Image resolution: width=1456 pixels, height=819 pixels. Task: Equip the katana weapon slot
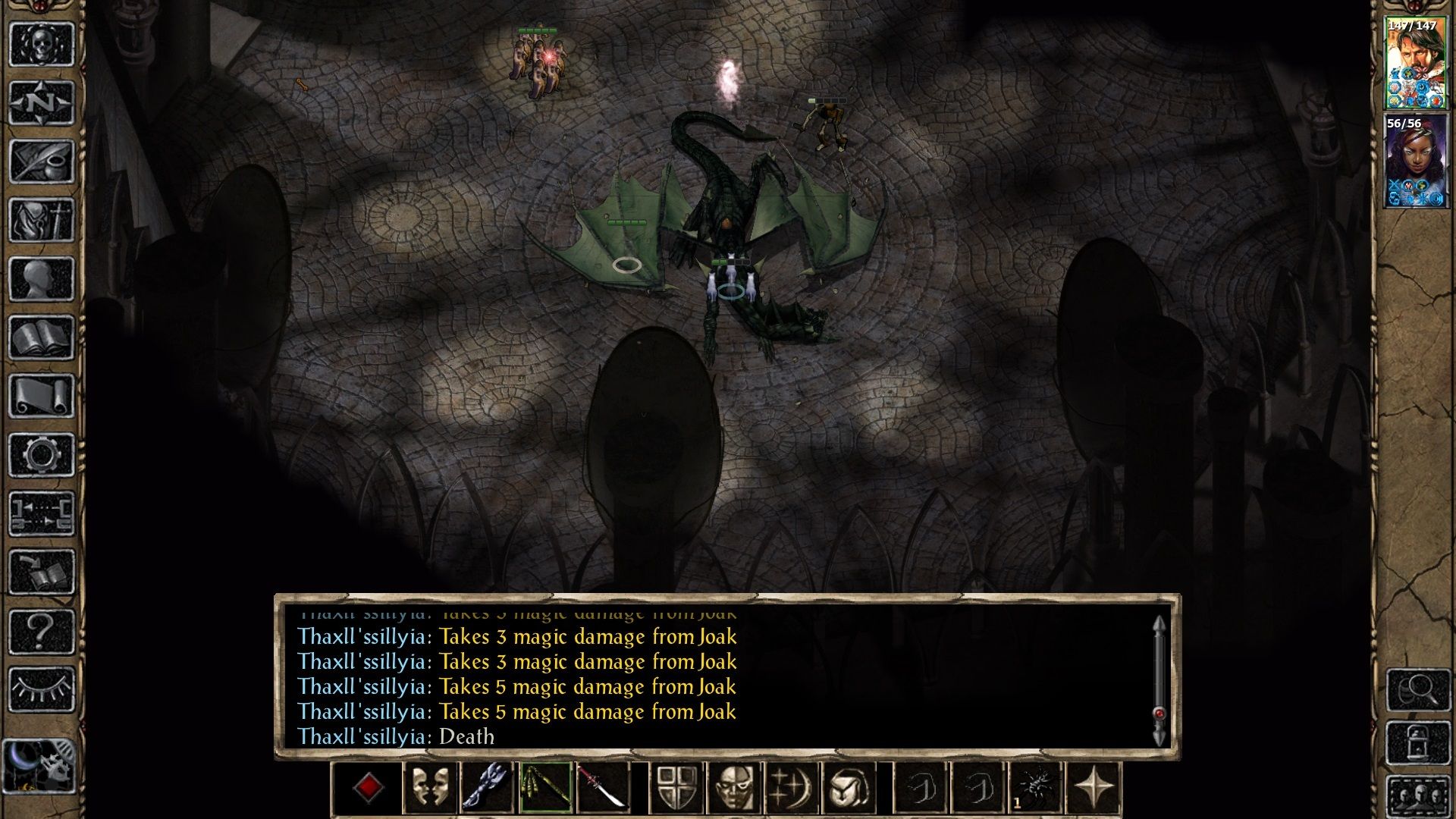coord(603,789)
